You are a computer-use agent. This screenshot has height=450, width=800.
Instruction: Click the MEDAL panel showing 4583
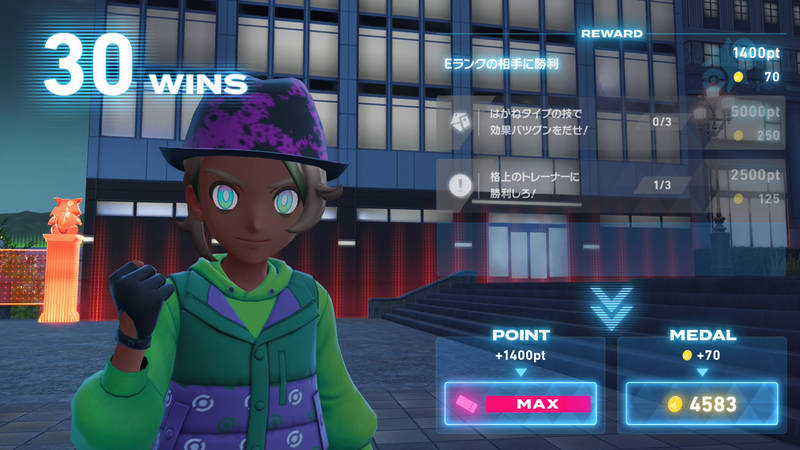[x=702, y=404]
